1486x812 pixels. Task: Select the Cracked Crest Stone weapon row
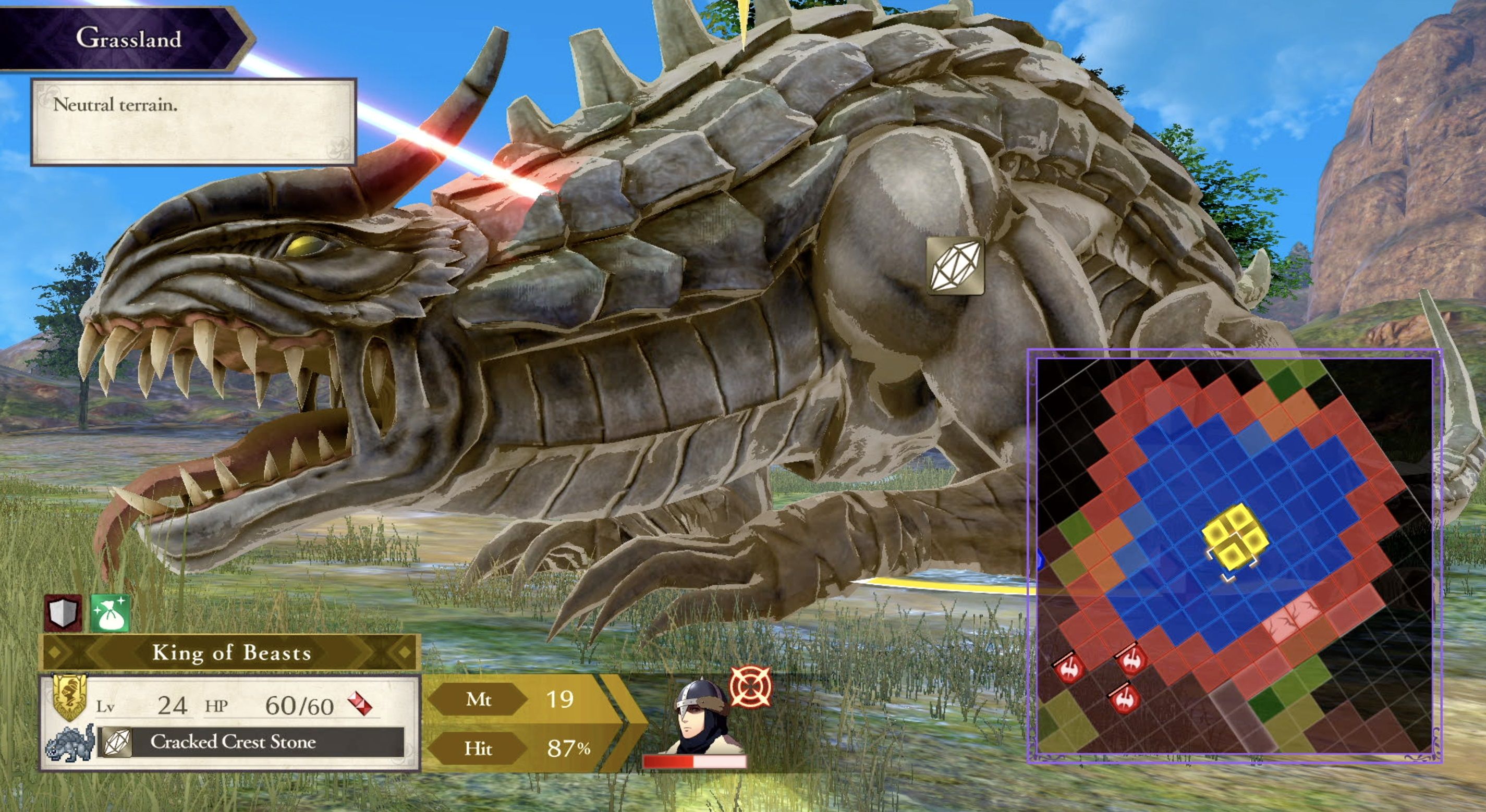[x=251, y=742]
